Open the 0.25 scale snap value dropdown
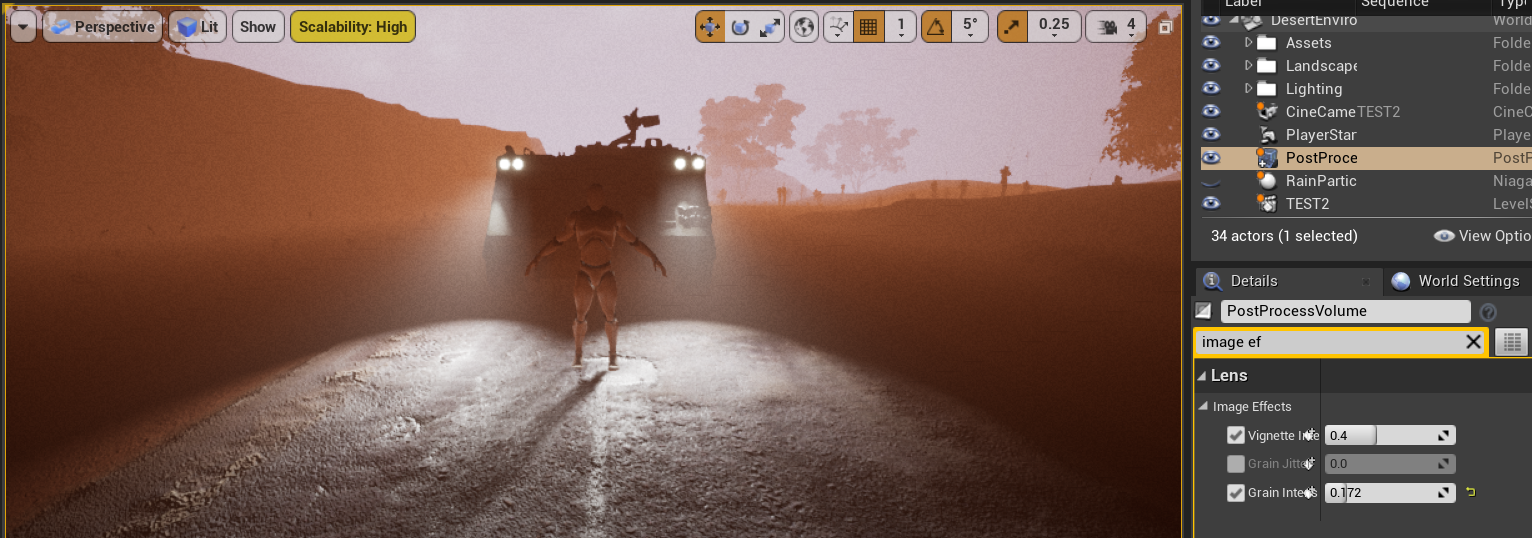Image resolution: width=1532 pixels, height=538 pixels. pos(1054,27)
